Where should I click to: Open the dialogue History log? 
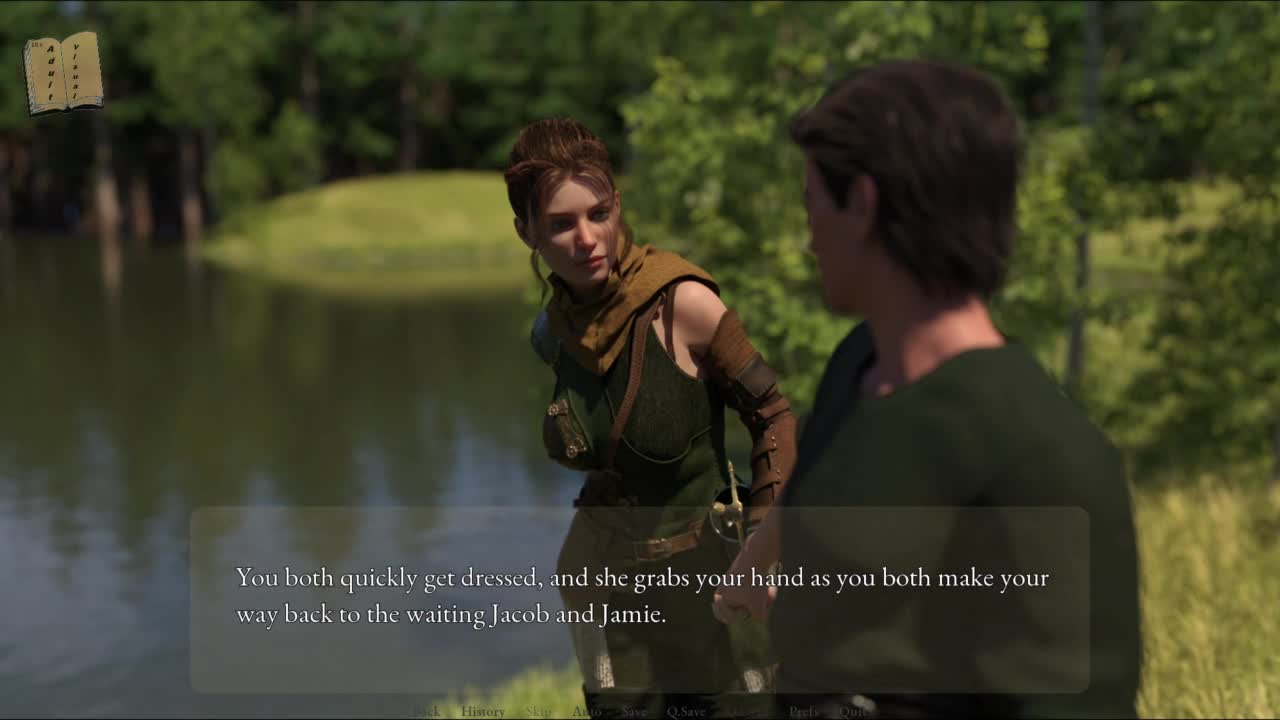click(x=483, y=712)
